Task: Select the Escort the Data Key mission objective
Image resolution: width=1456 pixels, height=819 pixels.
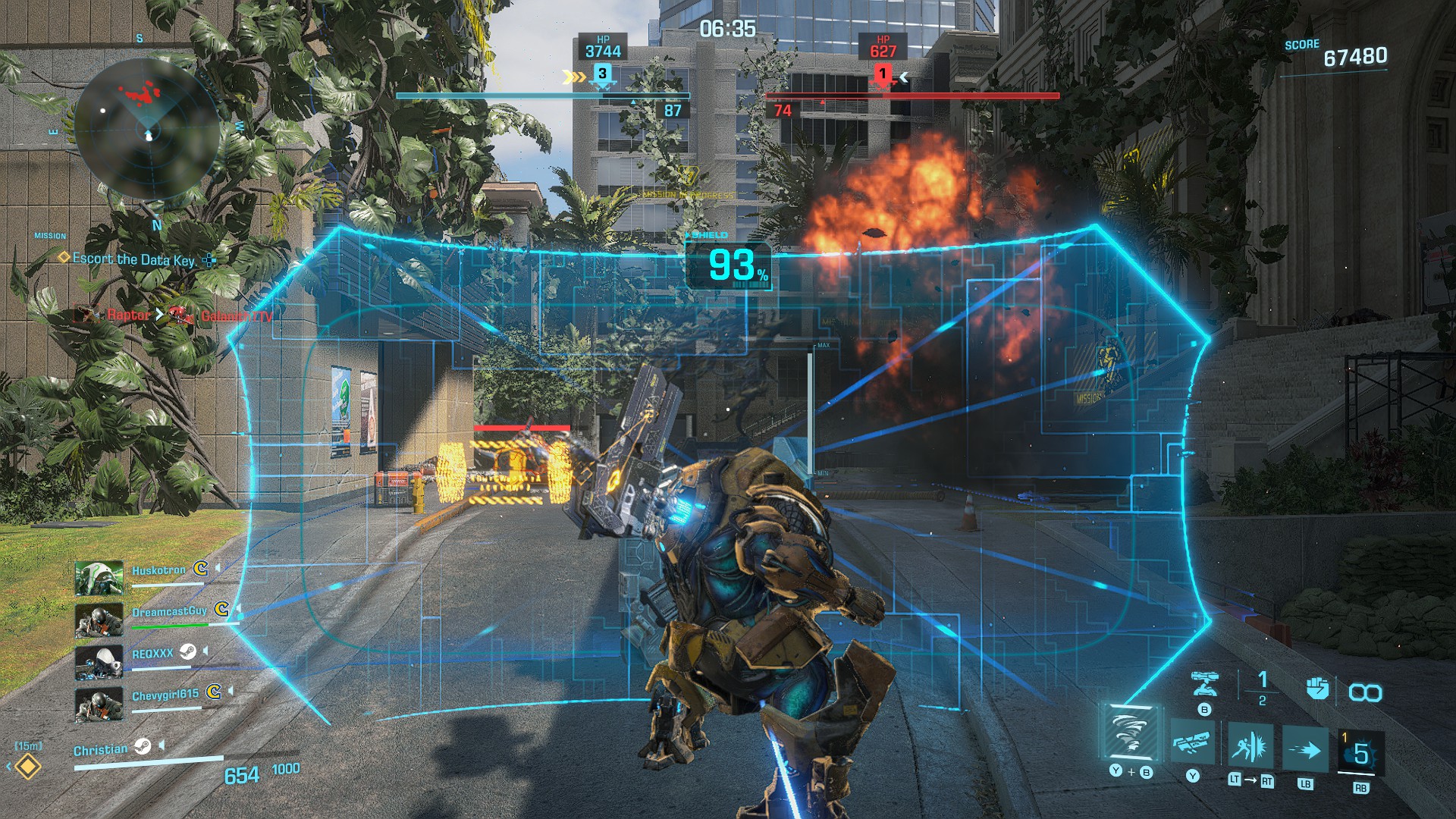Action: (133, 259)
